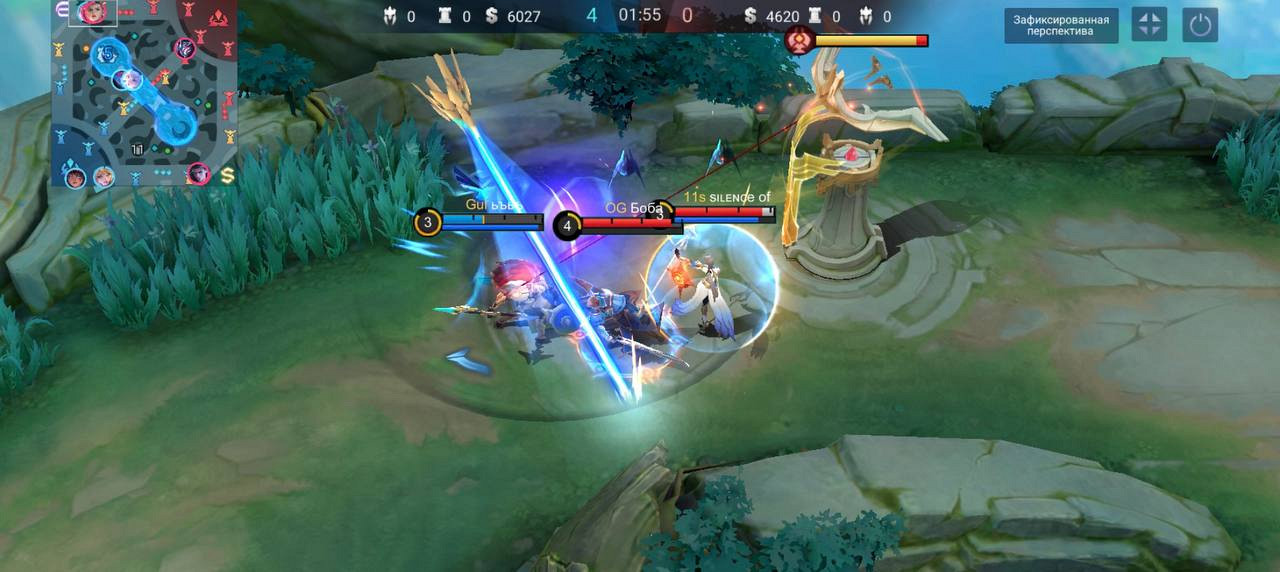1280x572 pixels.
Task: Click the purple icon at minimap's top-left corner
Action: (62, 10)
